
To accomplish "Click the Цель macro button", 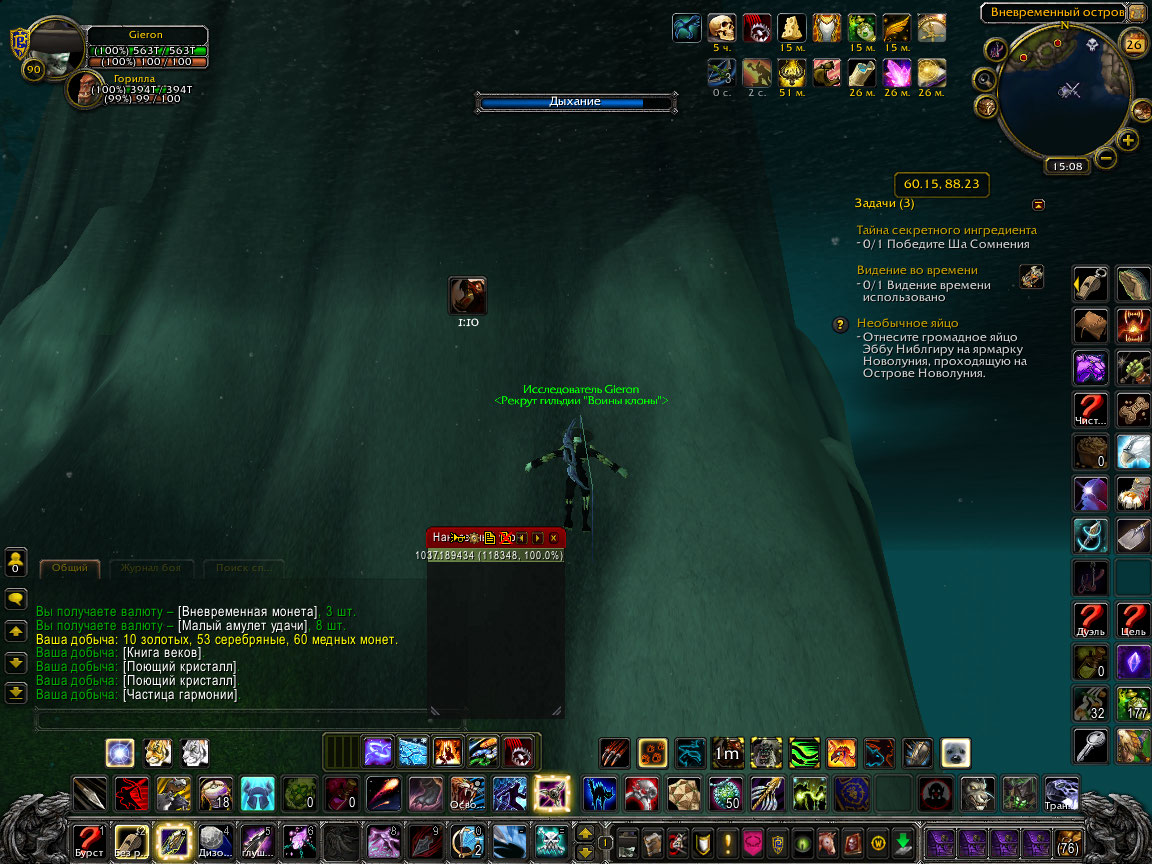I will pyautogui.click(x=1133, y=619).
